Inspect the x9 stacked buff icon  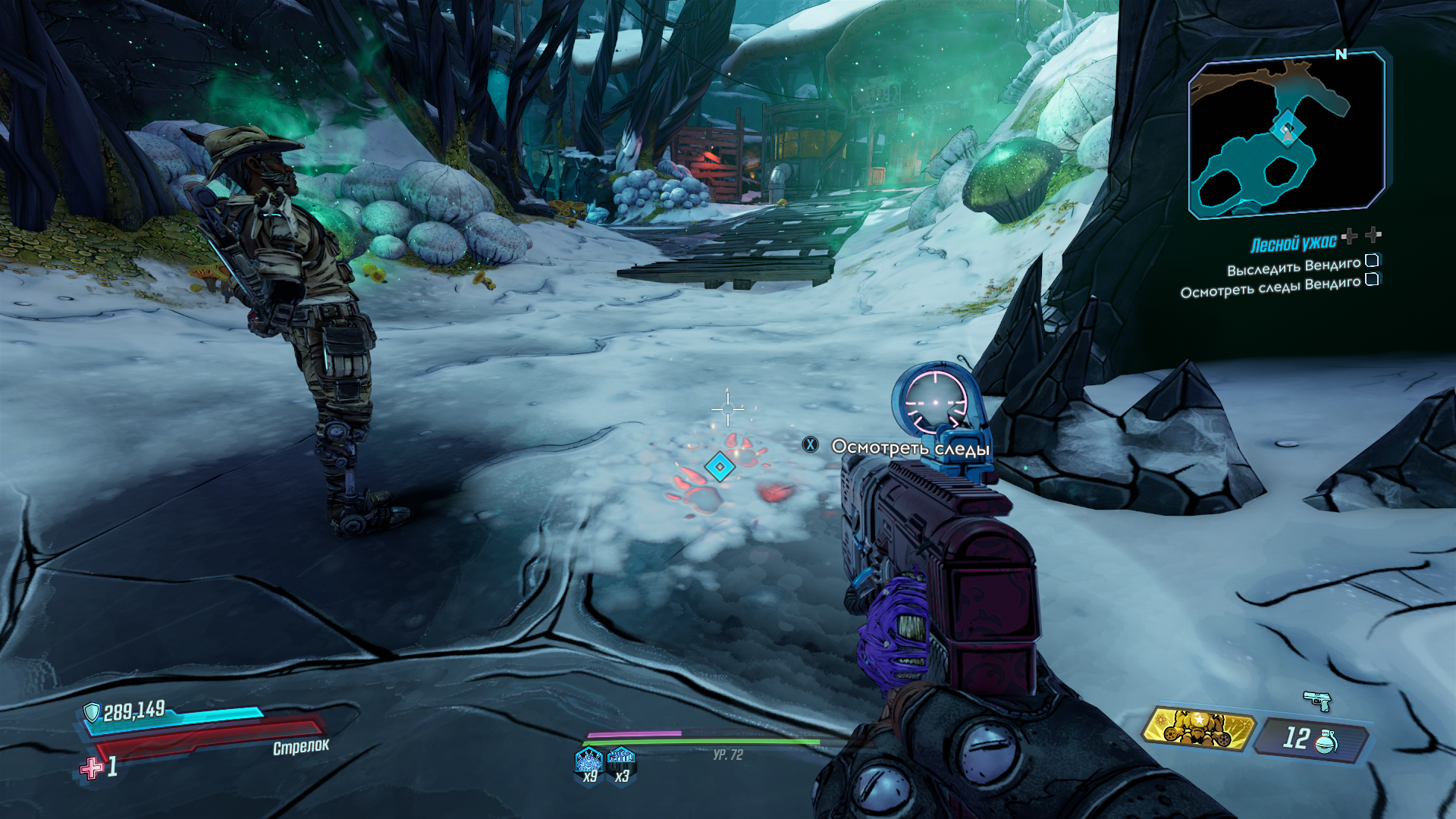click(x=589, y=759)
